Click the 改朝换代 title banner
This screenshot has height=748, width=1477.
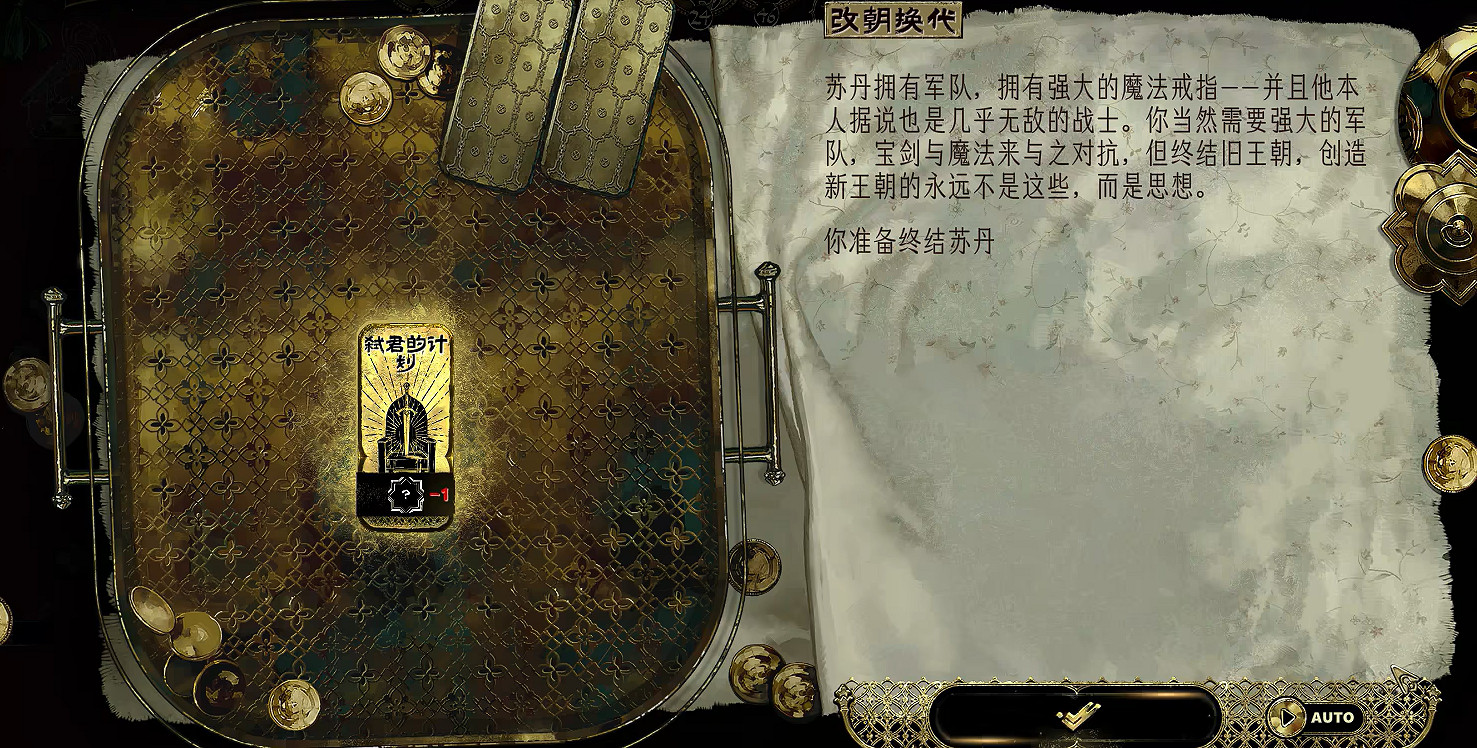[895, 17]
